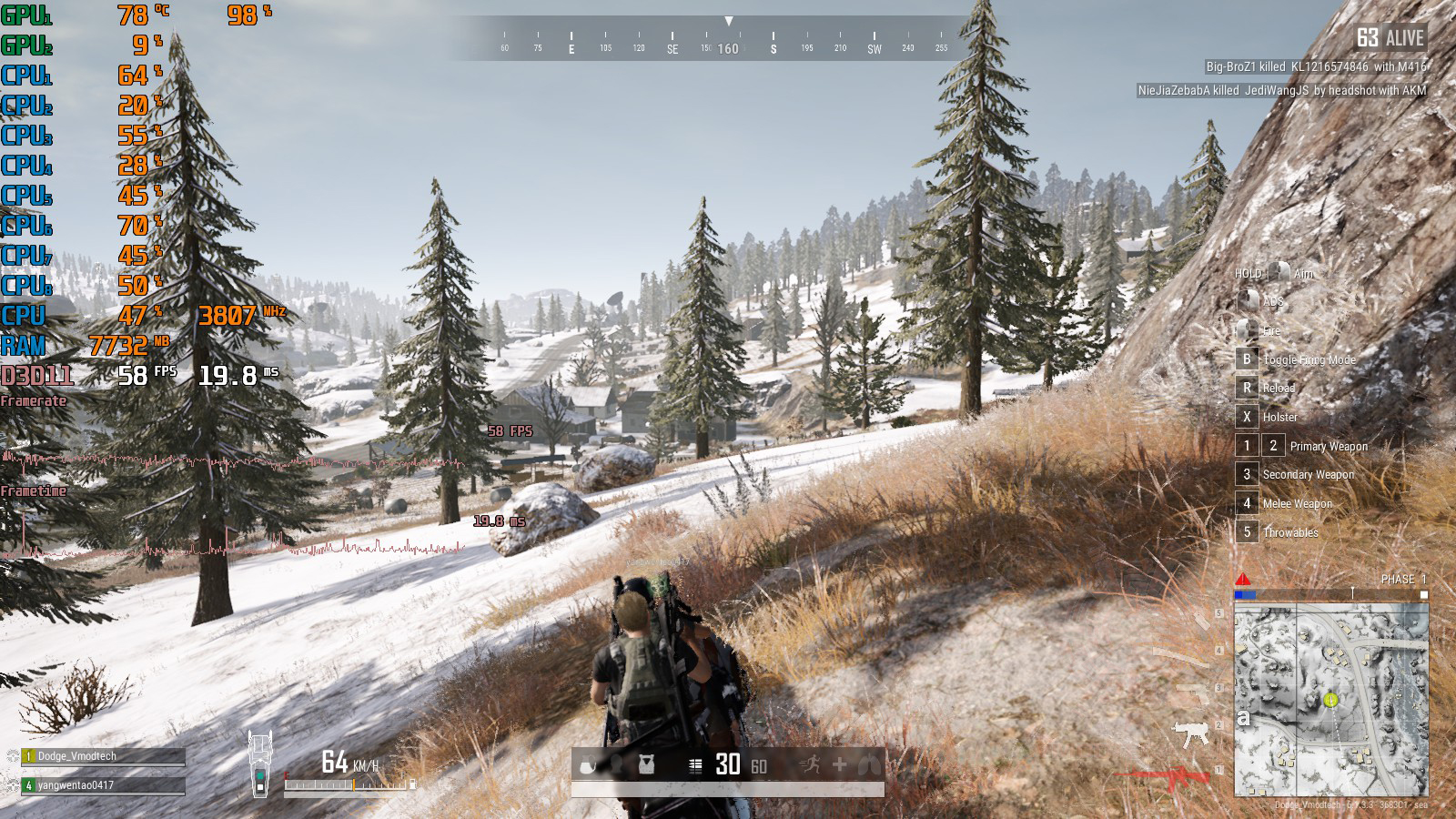Click the snowy minimap
The image size is (1456, 819).
pos(1330,699)
